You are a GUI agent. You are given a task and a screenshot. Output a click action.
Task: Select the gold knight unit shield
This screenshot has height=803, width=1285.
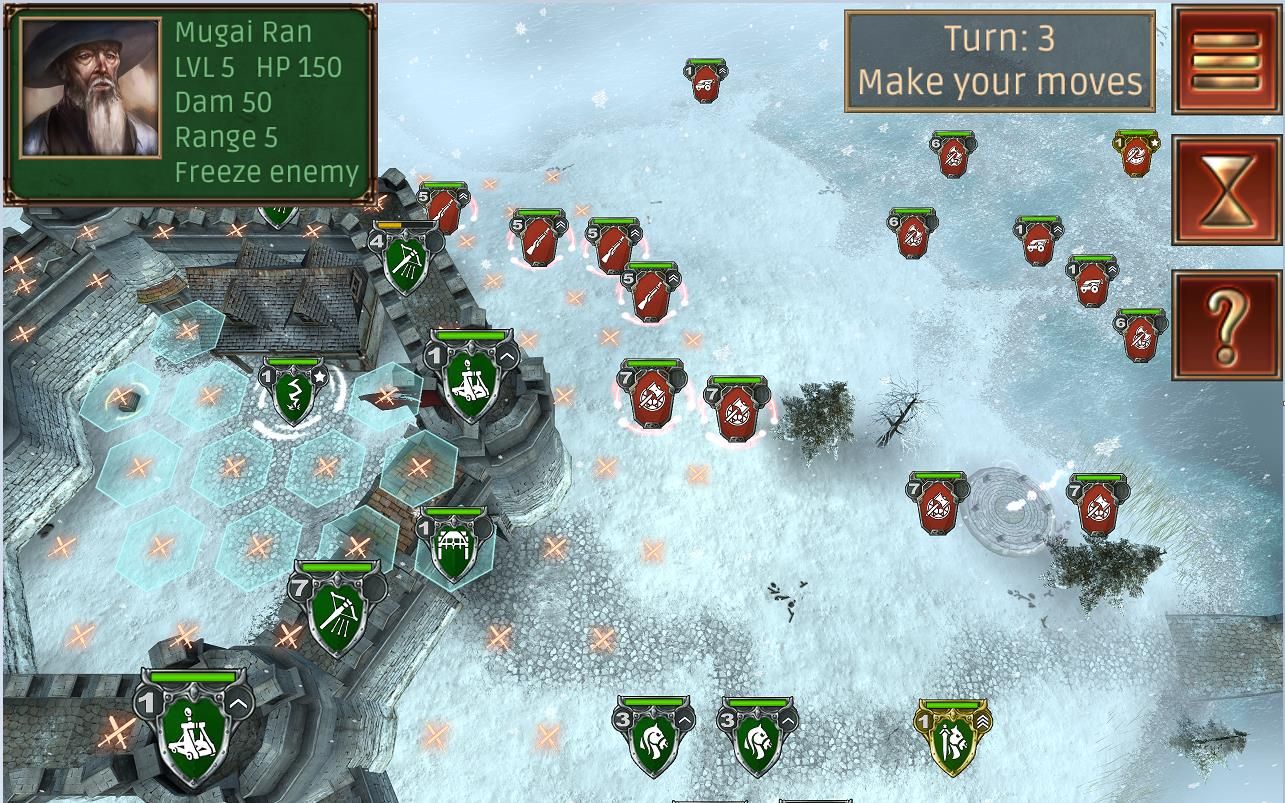pyautogui.click(x=952, y=739)
